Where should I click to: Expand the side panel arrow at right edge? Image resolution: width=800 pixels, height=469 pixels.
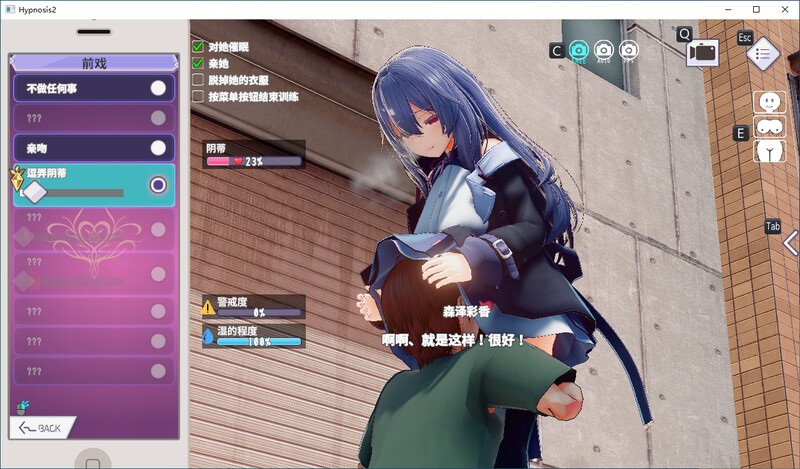[790, 243]
